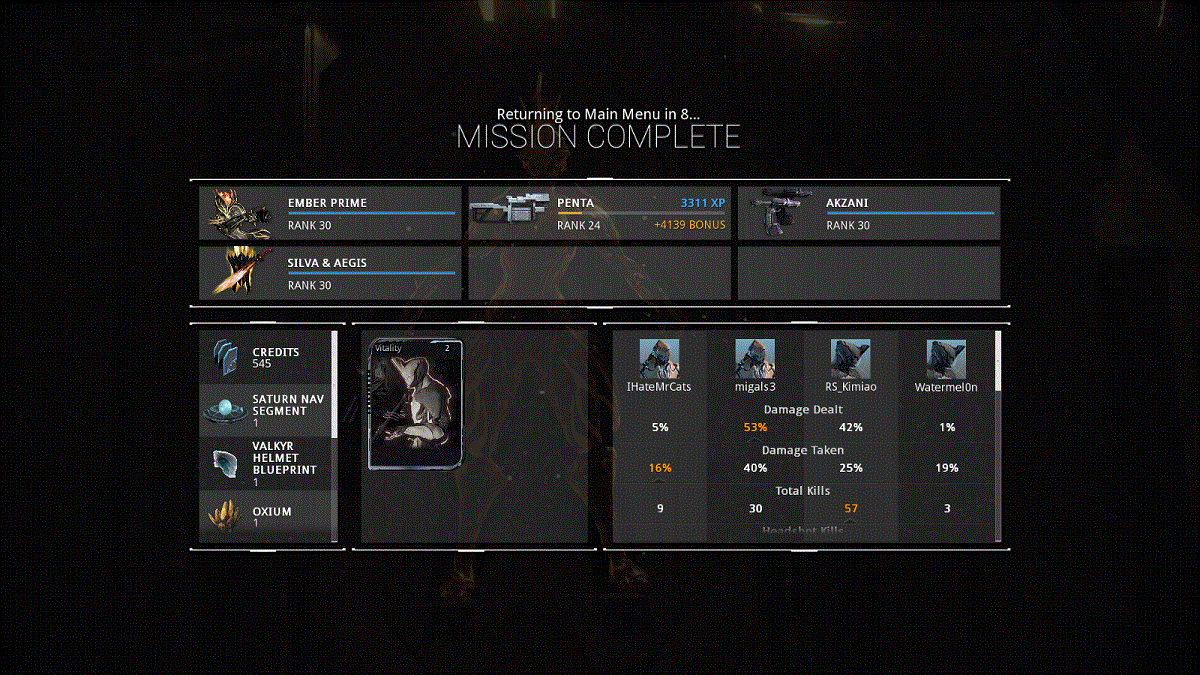
Task: Choose the Watermel0n player avatar
Action: pos(946,358)
